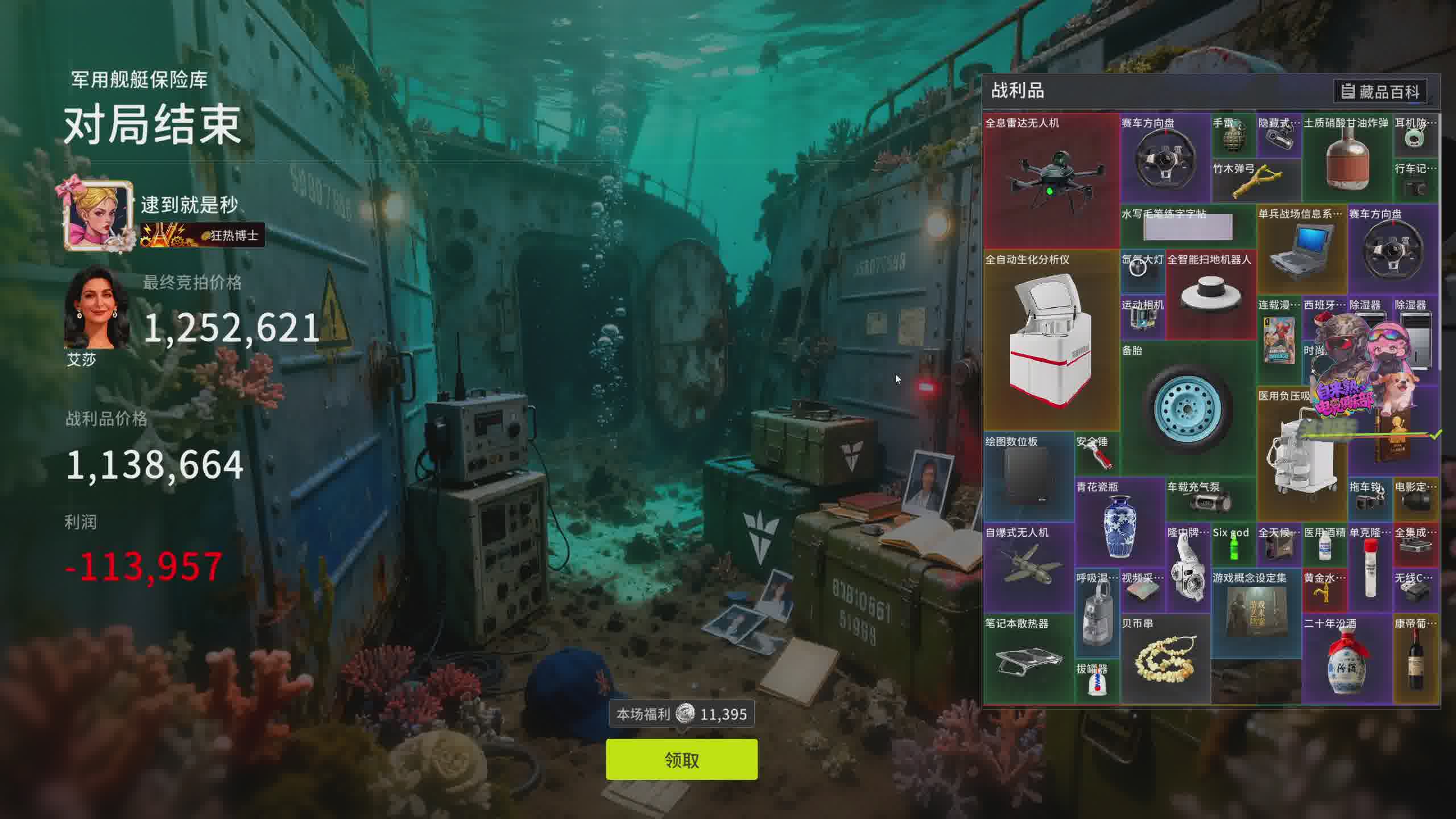Viewport: 1456px width, 819px height.
Task: Select the 水写毛笔练字帖 calligraphy item
Action: (1188, 226)
